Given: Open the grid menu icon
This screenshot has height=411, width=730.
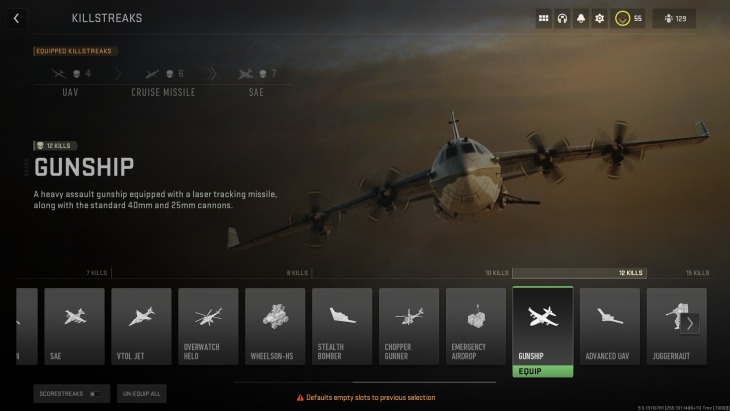Looking at the screenshot, I should (544, 18).
